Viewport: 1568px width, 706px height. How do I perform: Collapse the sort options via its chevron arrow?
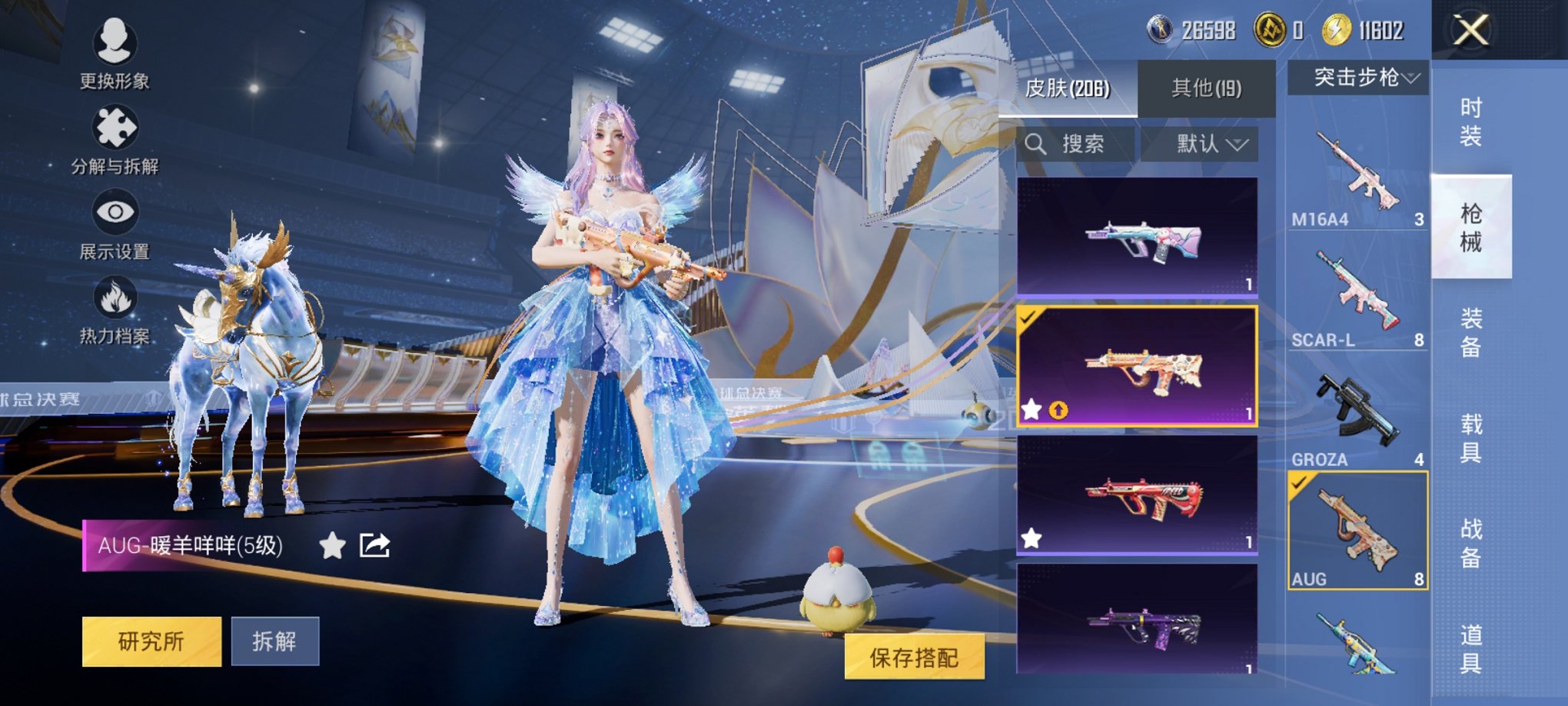tap(1236, 145)
